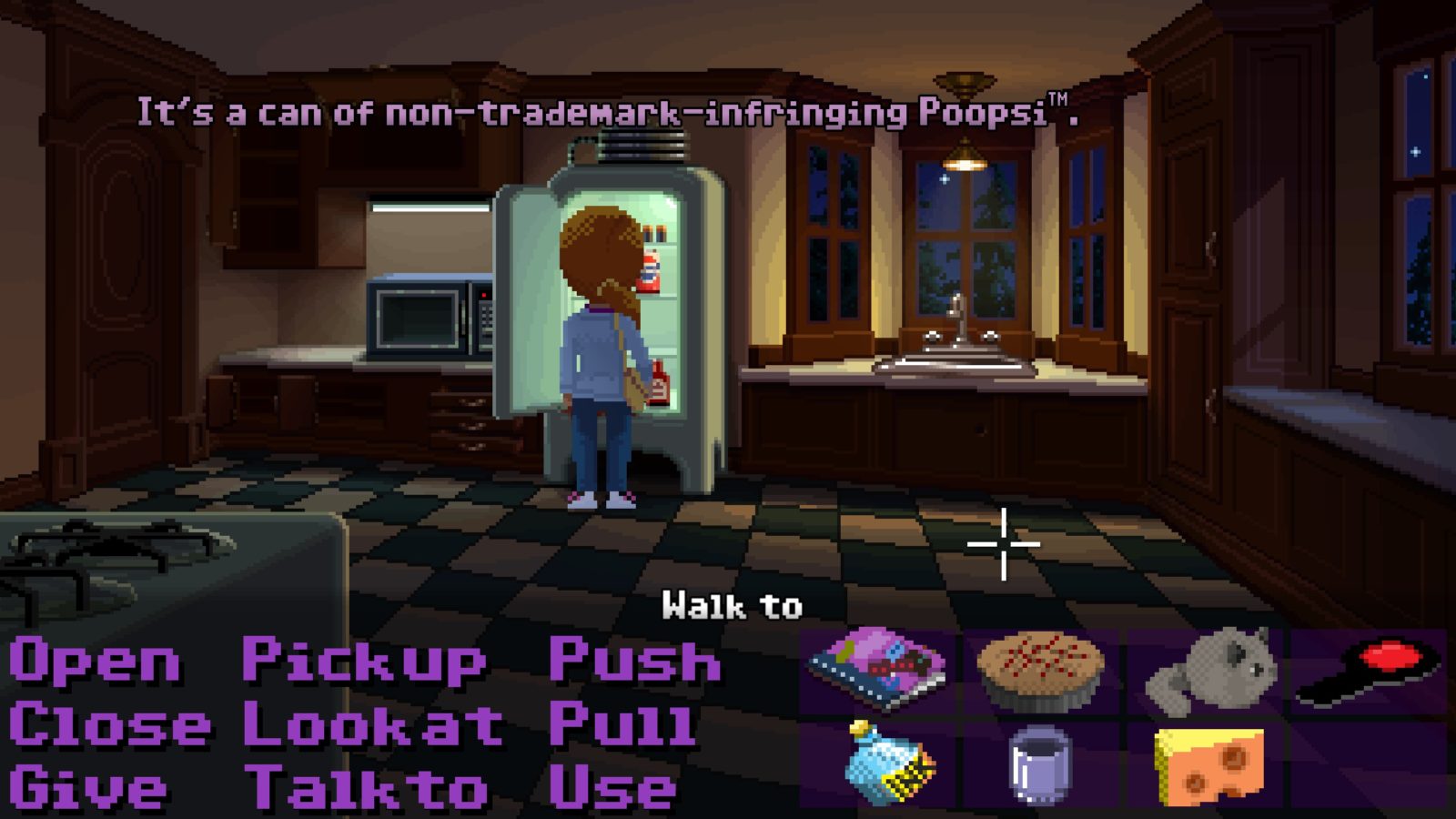1456x819 pixels.
Task: Click the Pull verb
Action: pos(622,725)
